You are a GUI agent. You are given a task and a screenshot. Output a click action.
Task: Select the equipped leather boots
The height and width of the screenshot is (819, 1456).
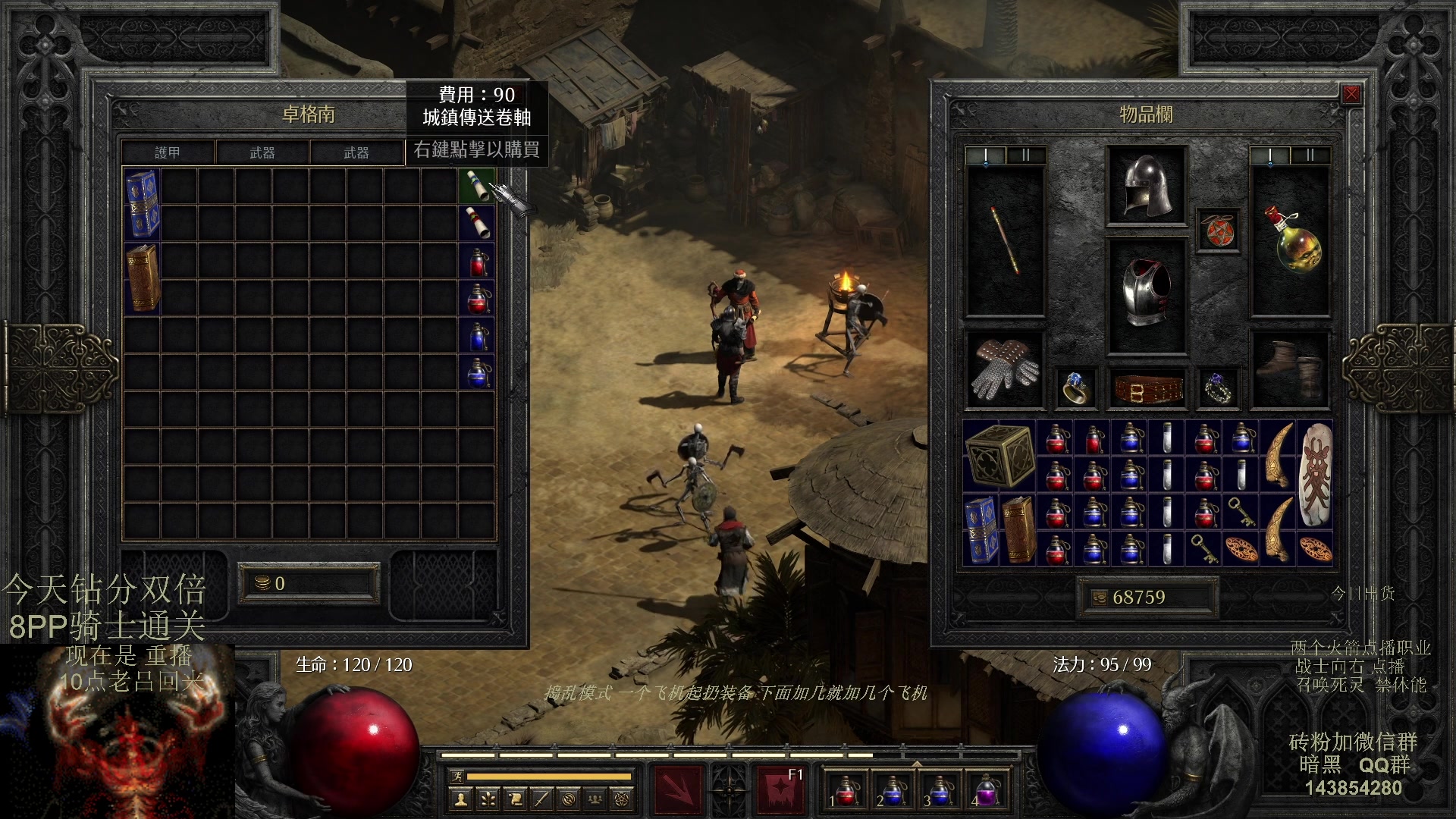point(1290,370)
